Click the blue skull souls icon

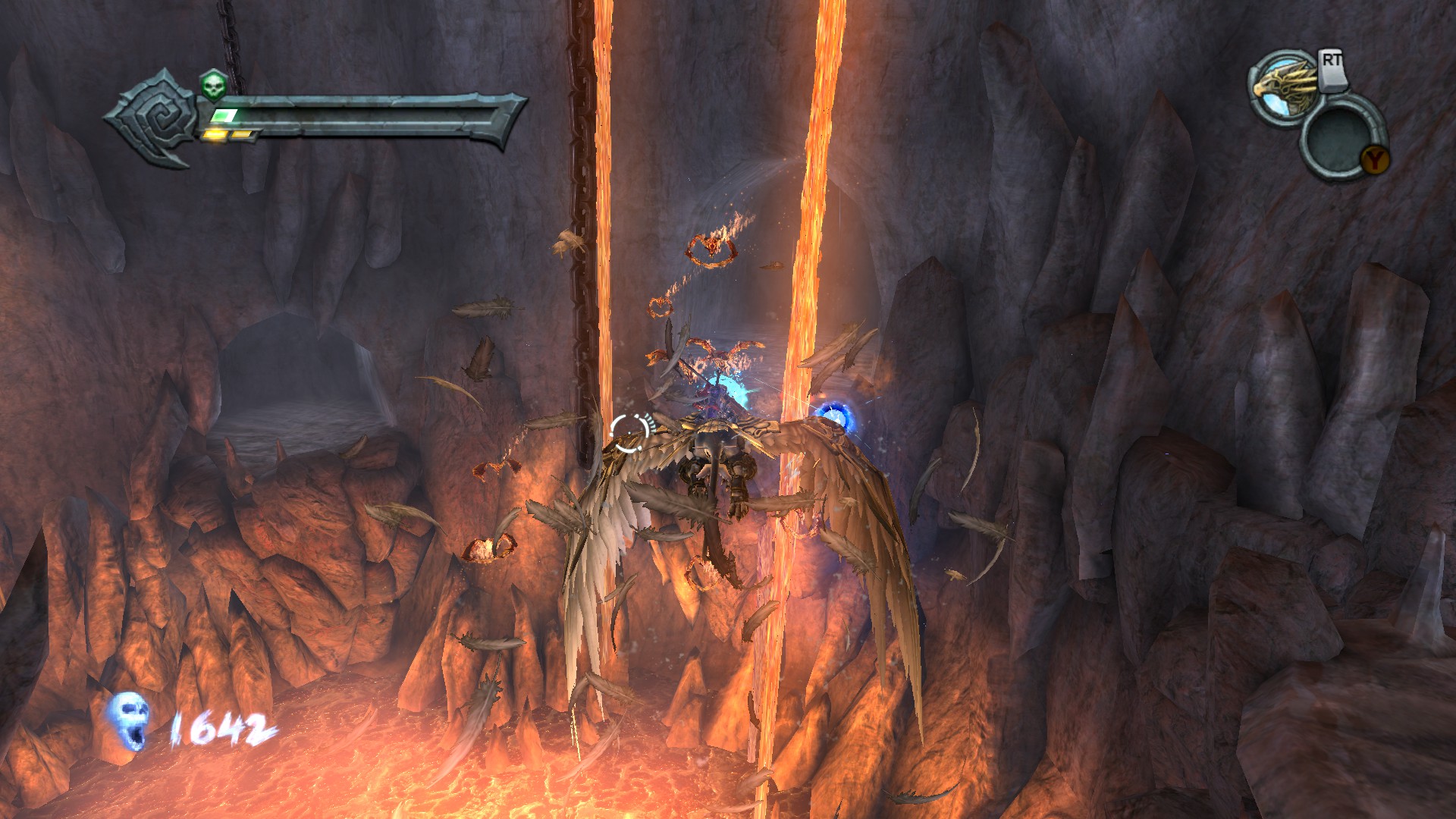pos(127,721)
